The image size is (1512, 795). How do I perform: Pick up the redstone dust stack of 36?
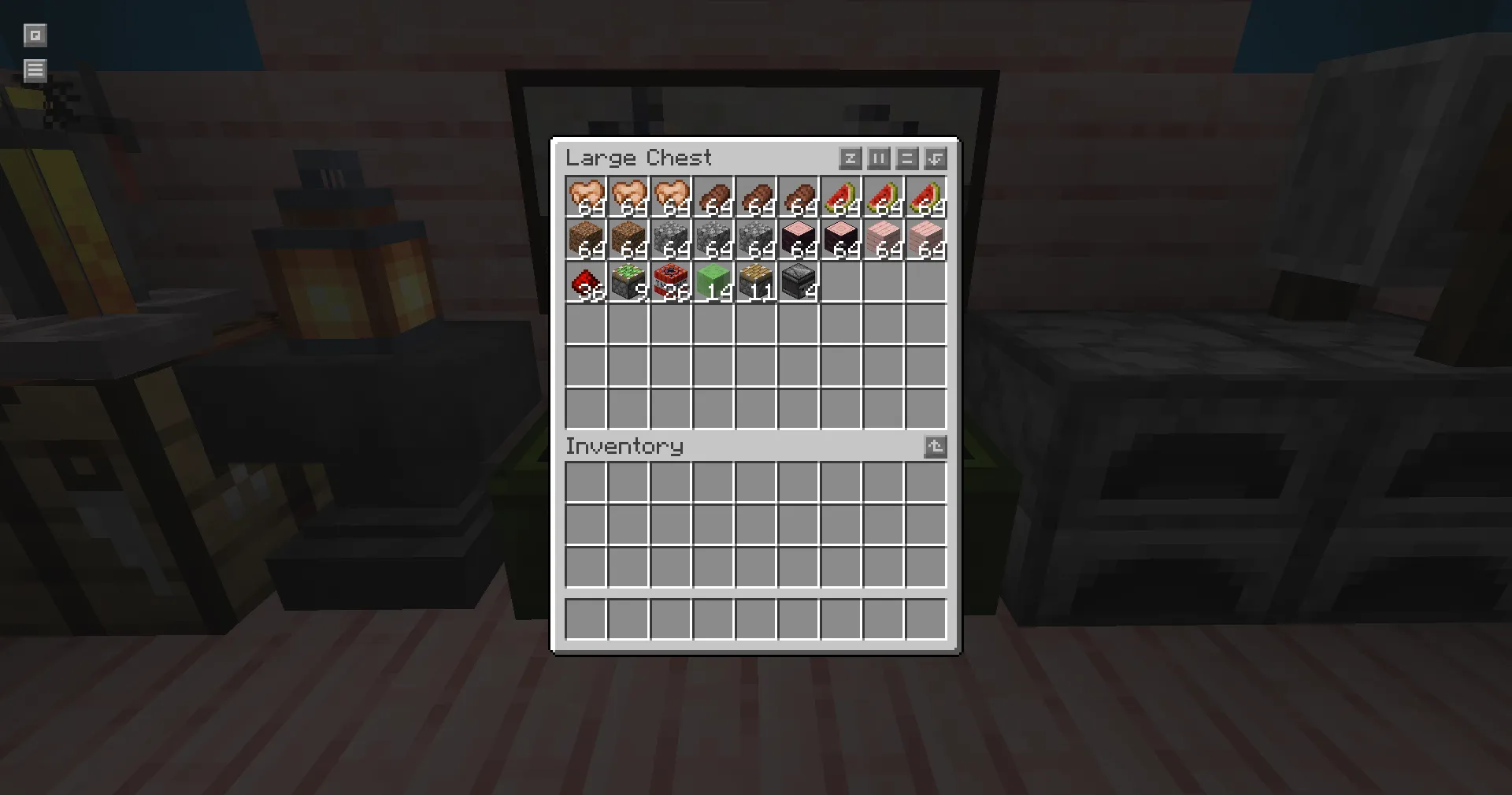click(587, 282)
